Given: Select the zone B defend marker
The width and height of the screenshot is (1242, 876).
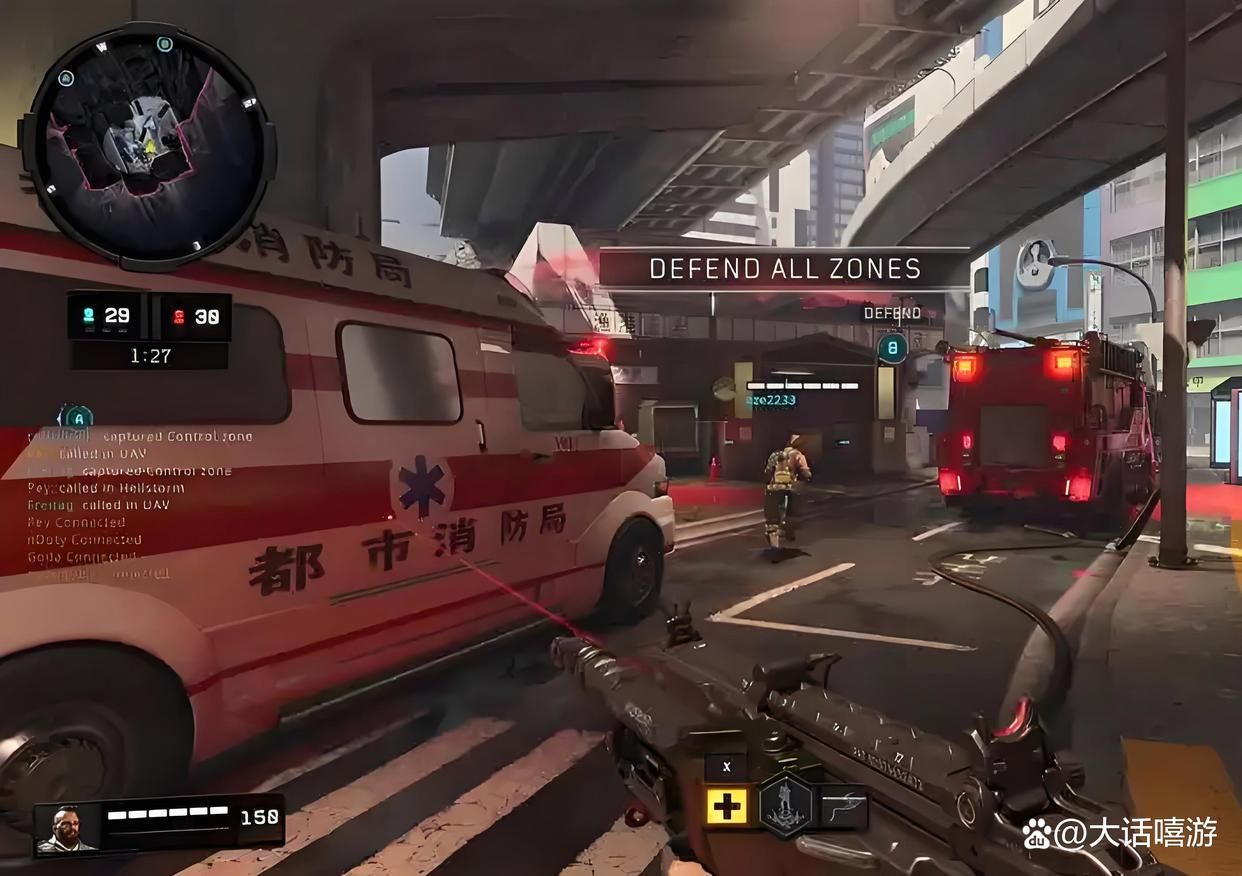Looking at the screenshot, I should pyautogui.click(x=892, y=348).
